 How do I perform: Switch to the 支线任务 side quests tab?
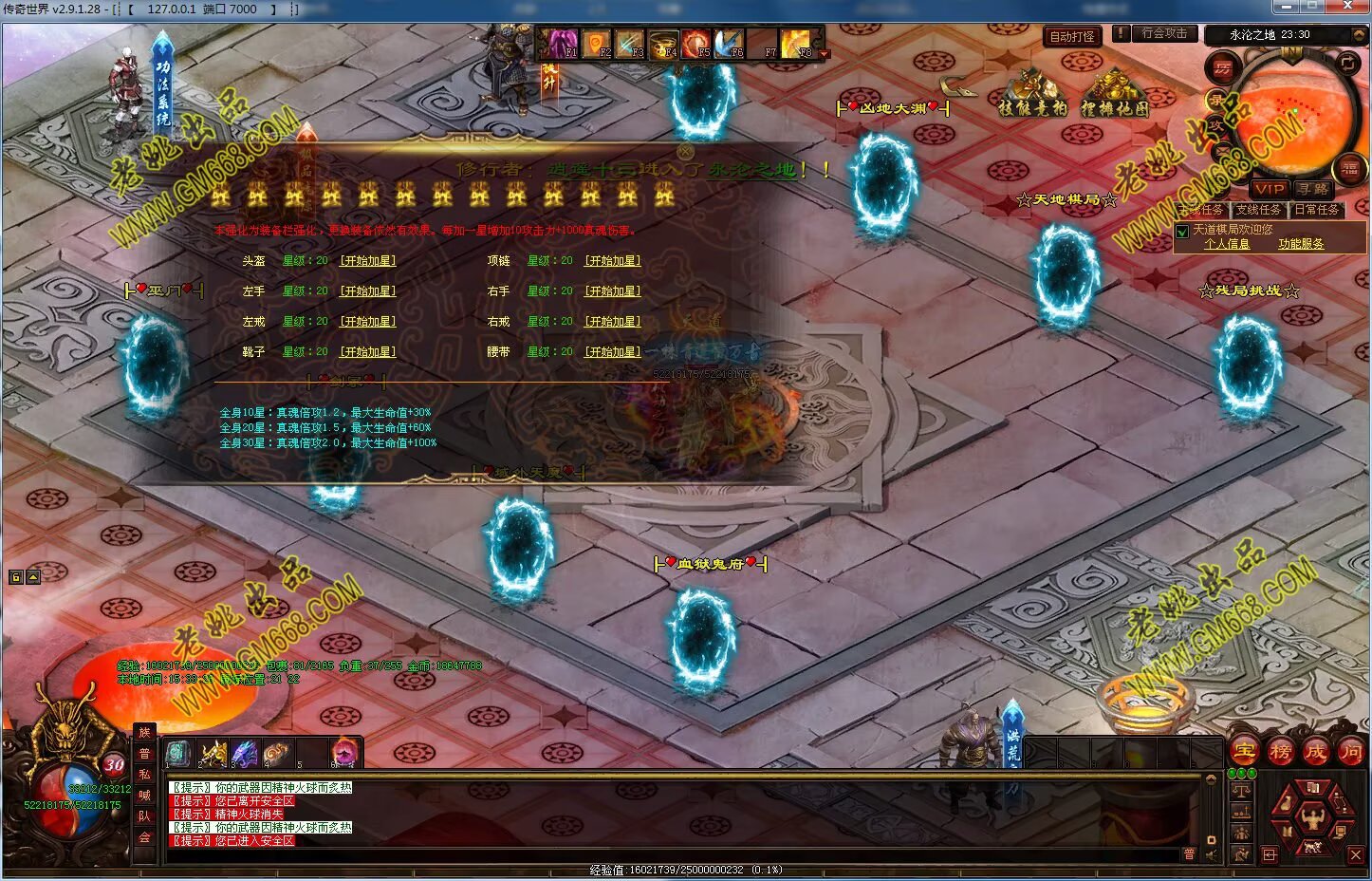coord(1259,210)
